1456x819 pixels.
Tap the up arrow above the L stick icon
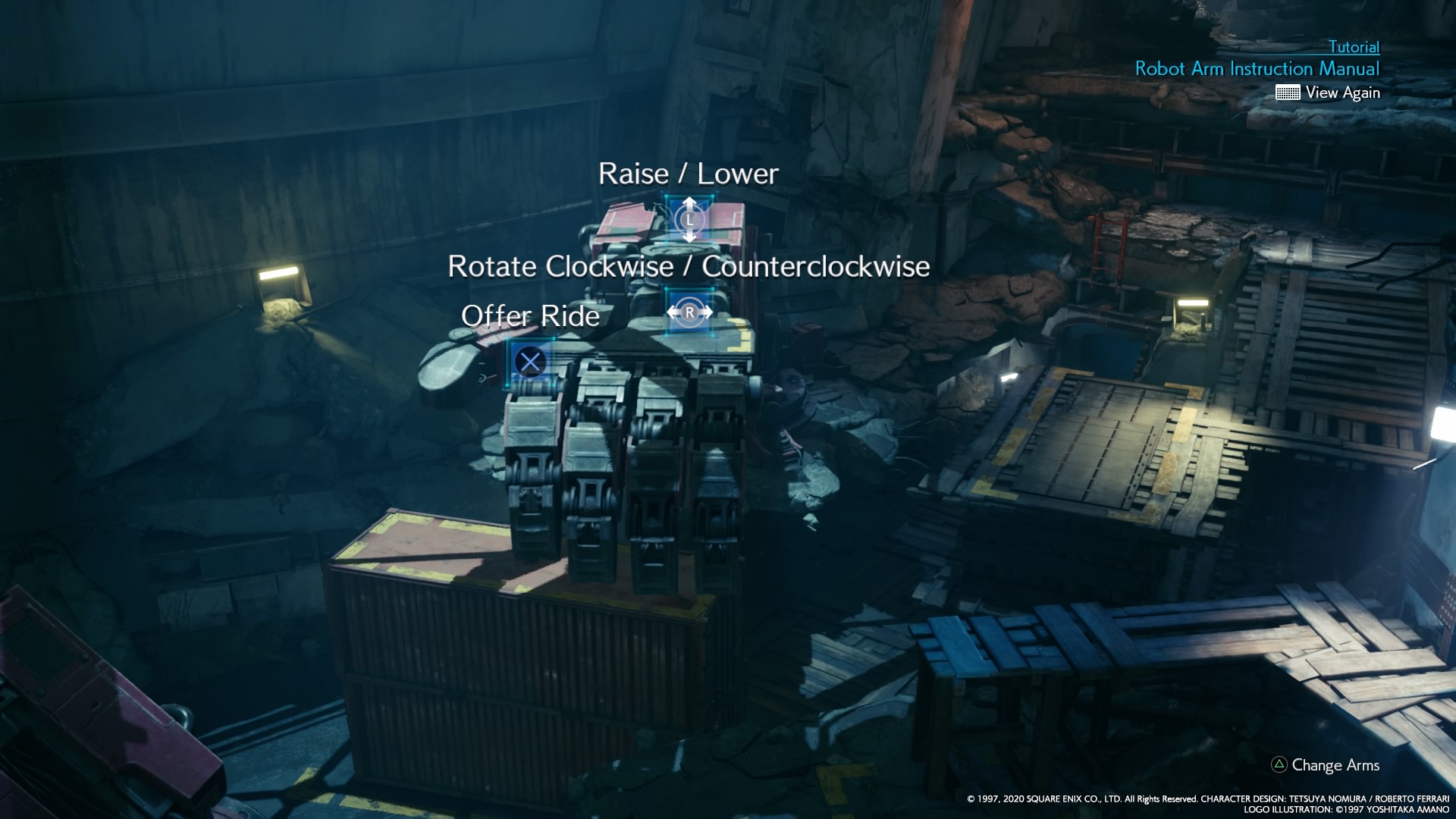point(689,202)
